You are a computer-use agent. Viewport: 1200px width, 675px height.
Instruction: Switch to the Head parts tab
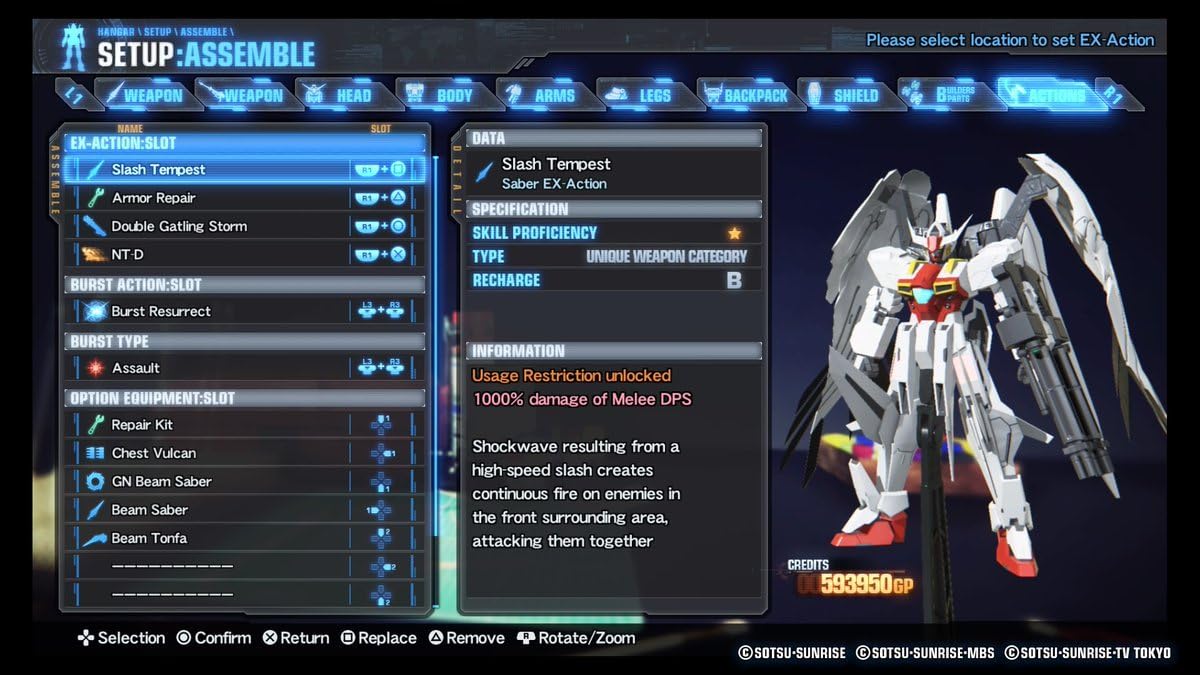339,95
